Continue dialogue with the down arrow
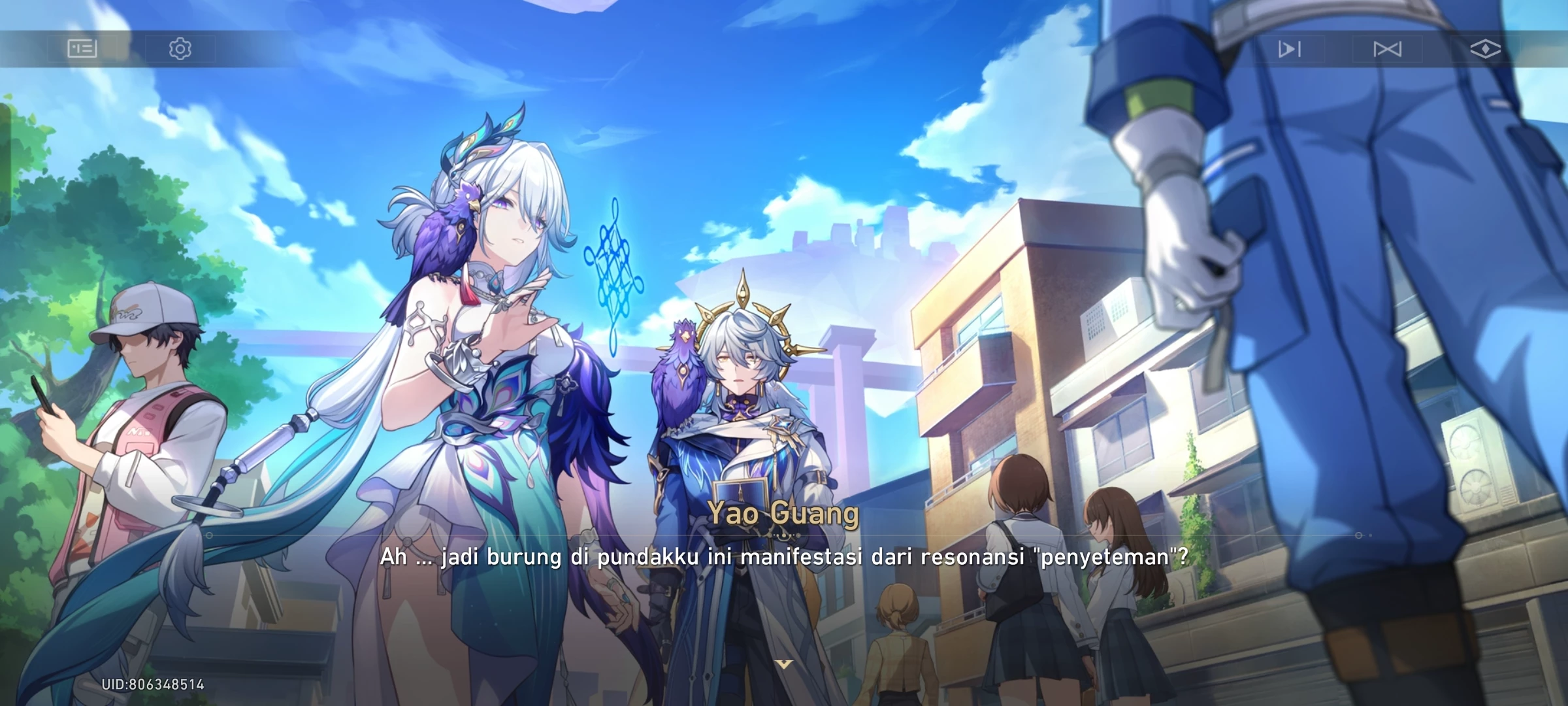Screen dimensions: 1568x706 click(x=783, y=664)
